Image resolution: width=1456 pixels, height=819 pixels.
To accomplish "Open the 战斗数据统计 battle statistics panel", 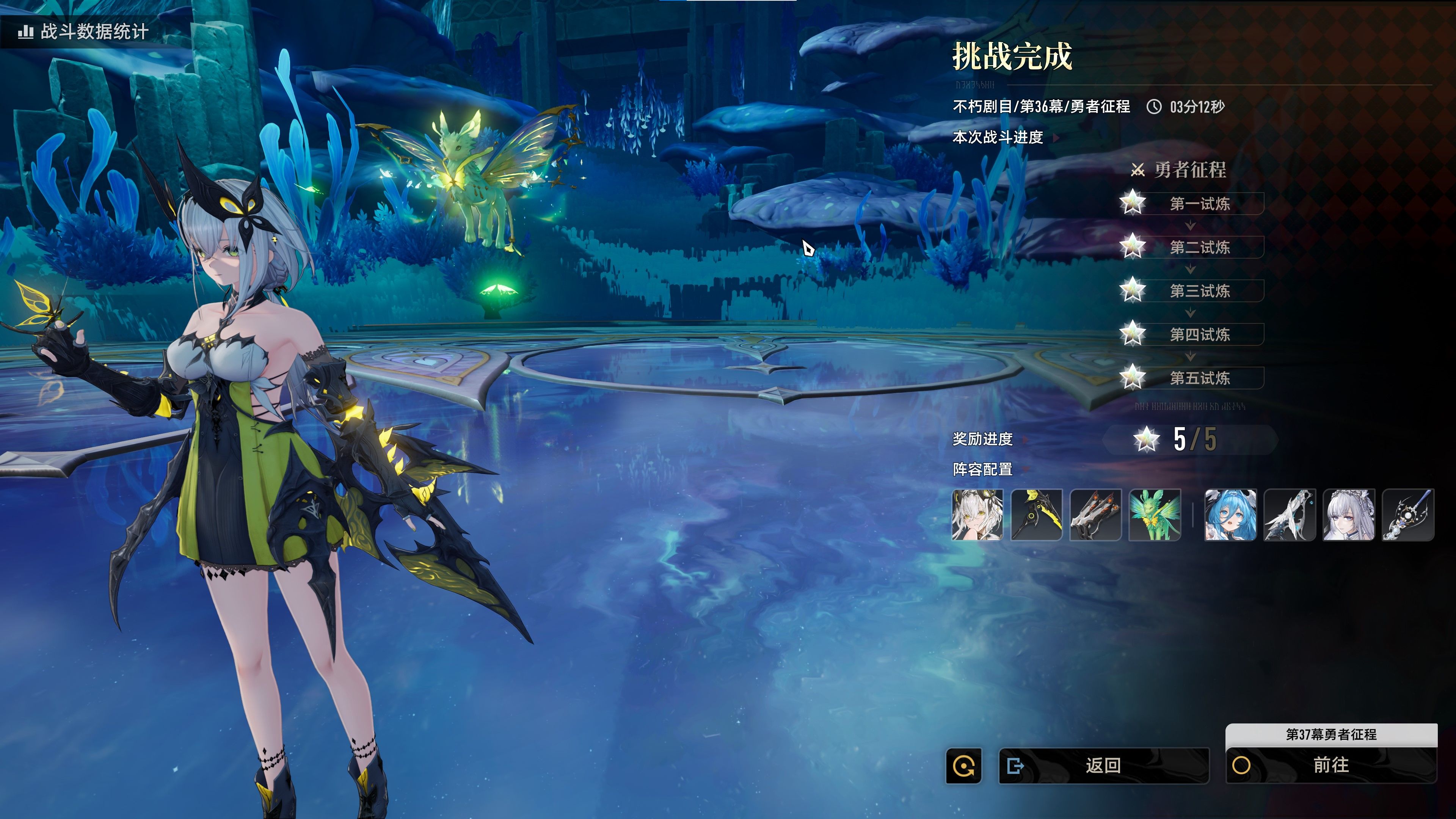I will click(x=84, y=31).
